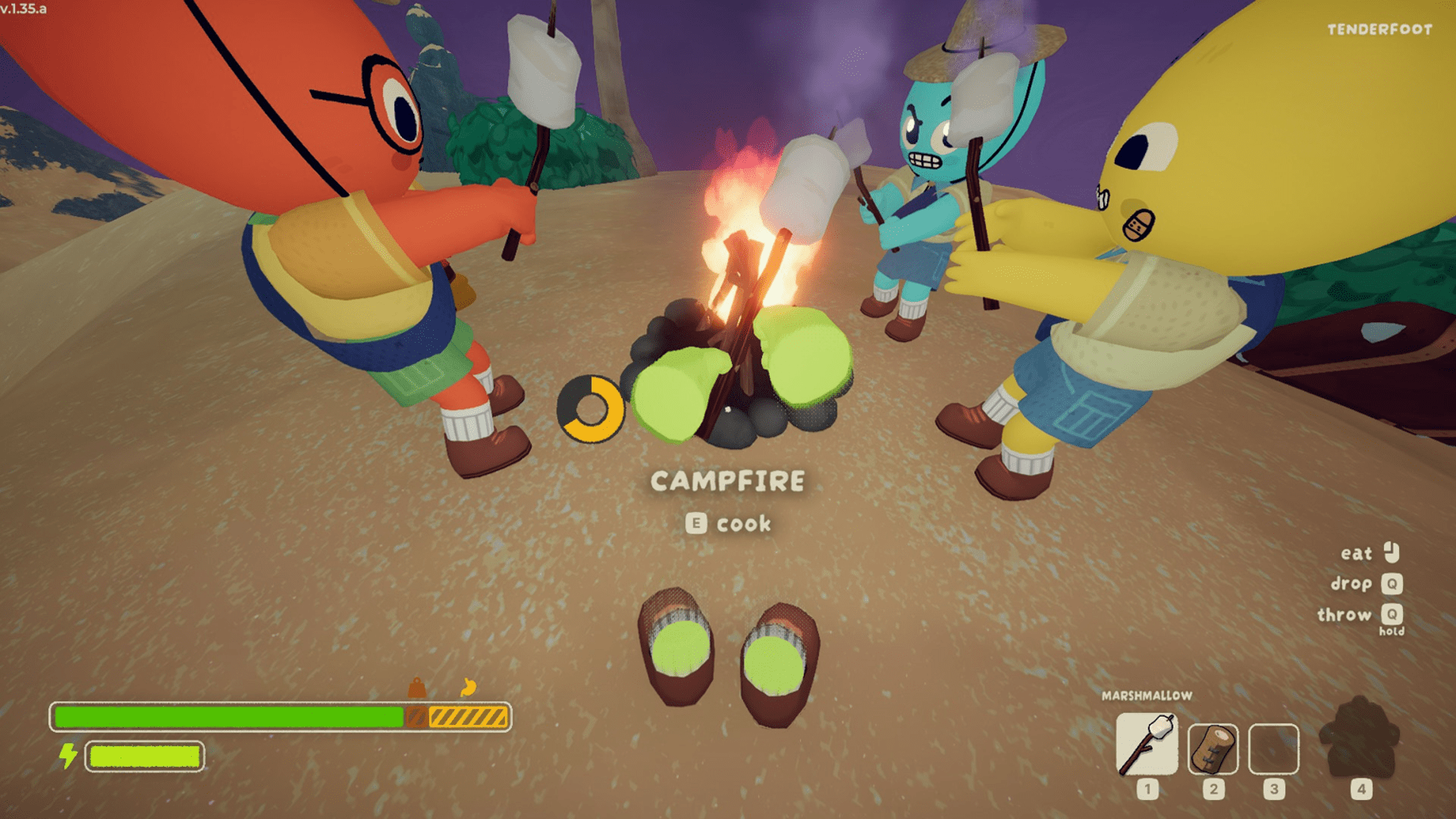This screenshot has width=1456, height=819.
Task: Click the throw label text
Action: tap(1346, 614)
